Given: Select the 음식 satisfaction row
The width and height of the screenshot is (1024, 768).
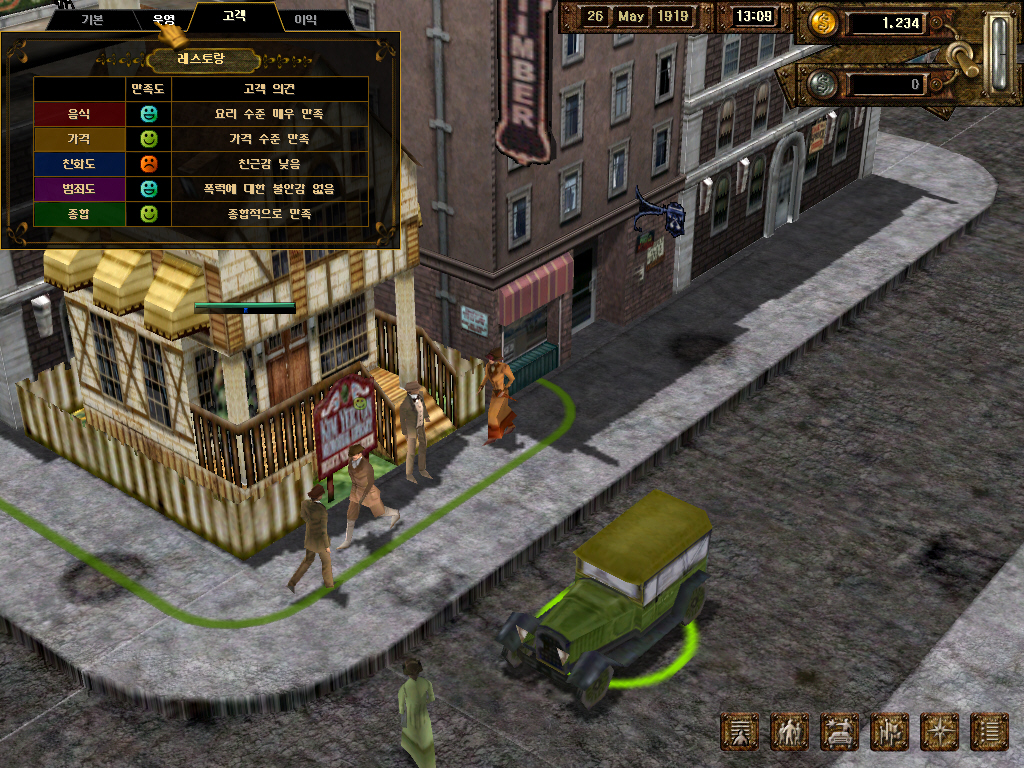Looking at the screenshot, I should pos(78,114).
